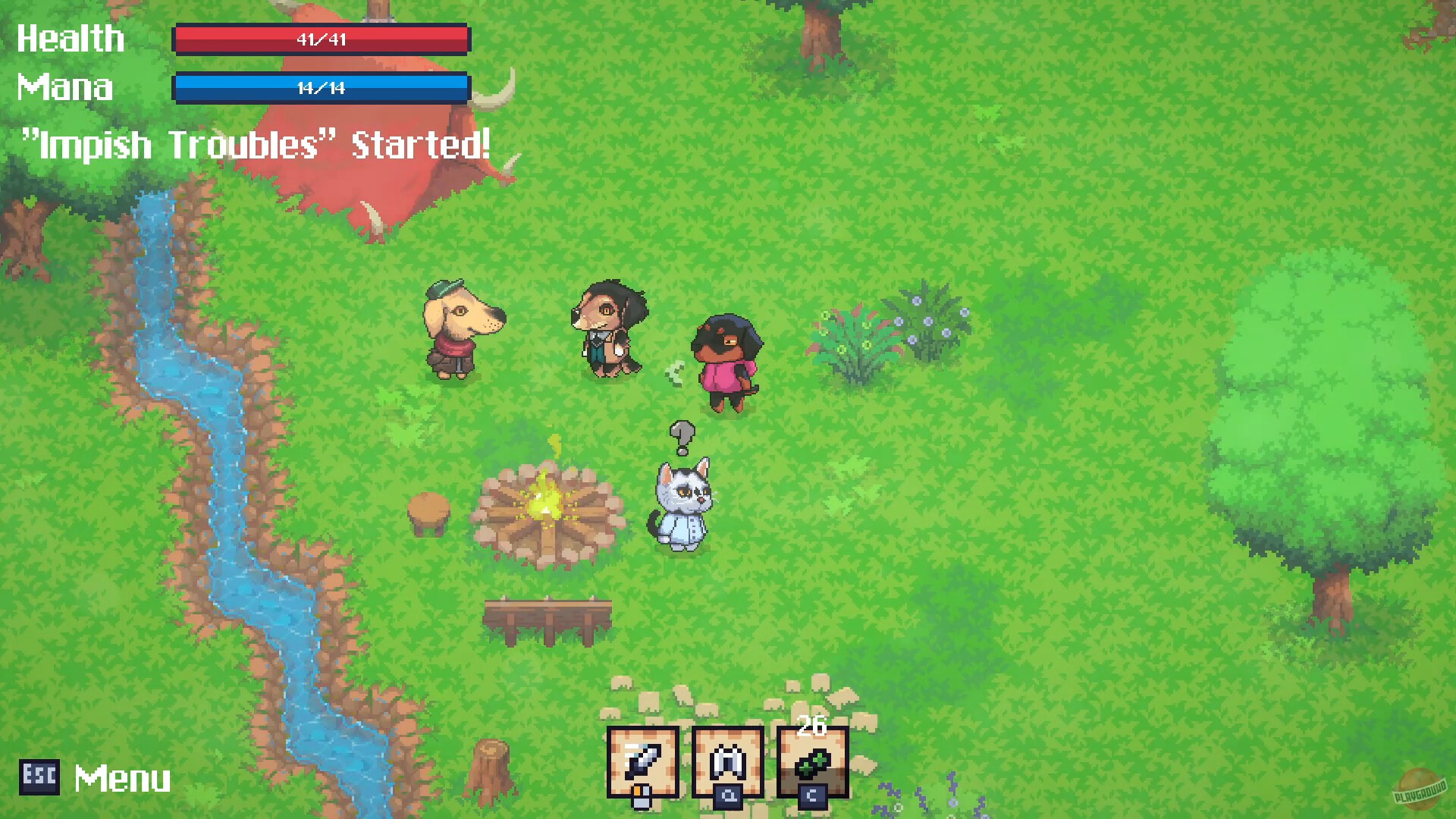
Task: Click the seed count number 26
Action: click(813, 726)
